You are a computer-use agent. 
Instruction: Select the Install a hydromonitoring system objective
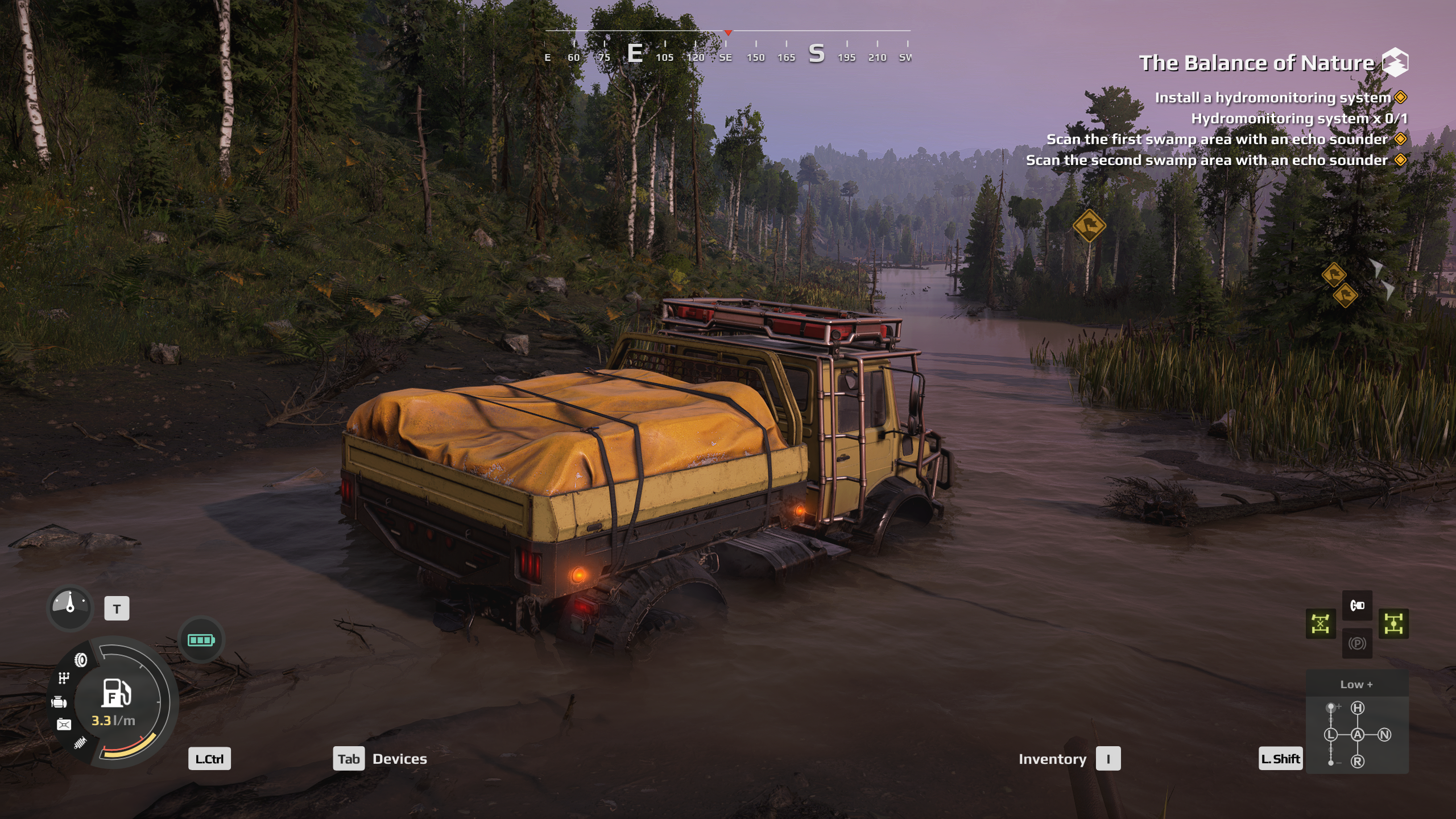[1272, 98]
